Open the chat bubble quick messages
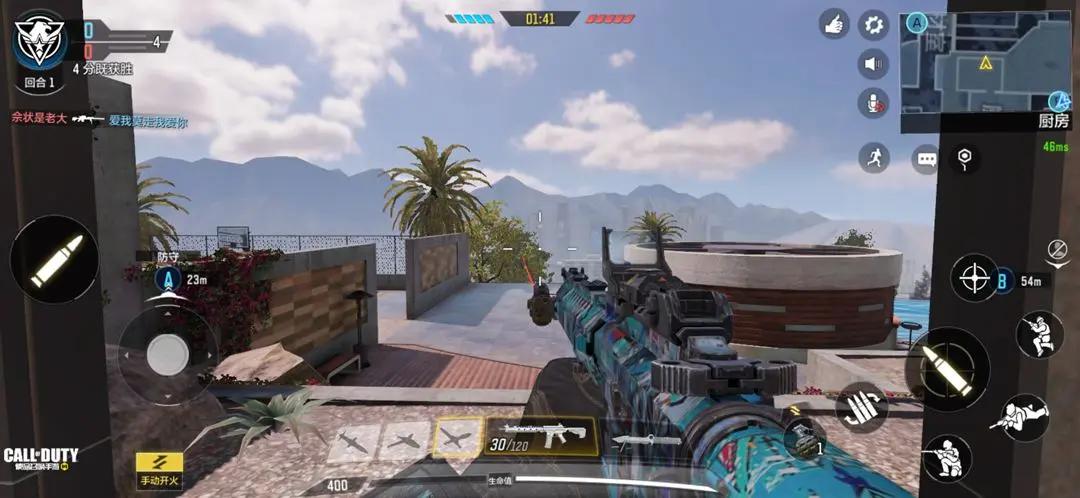 (926, 158)
